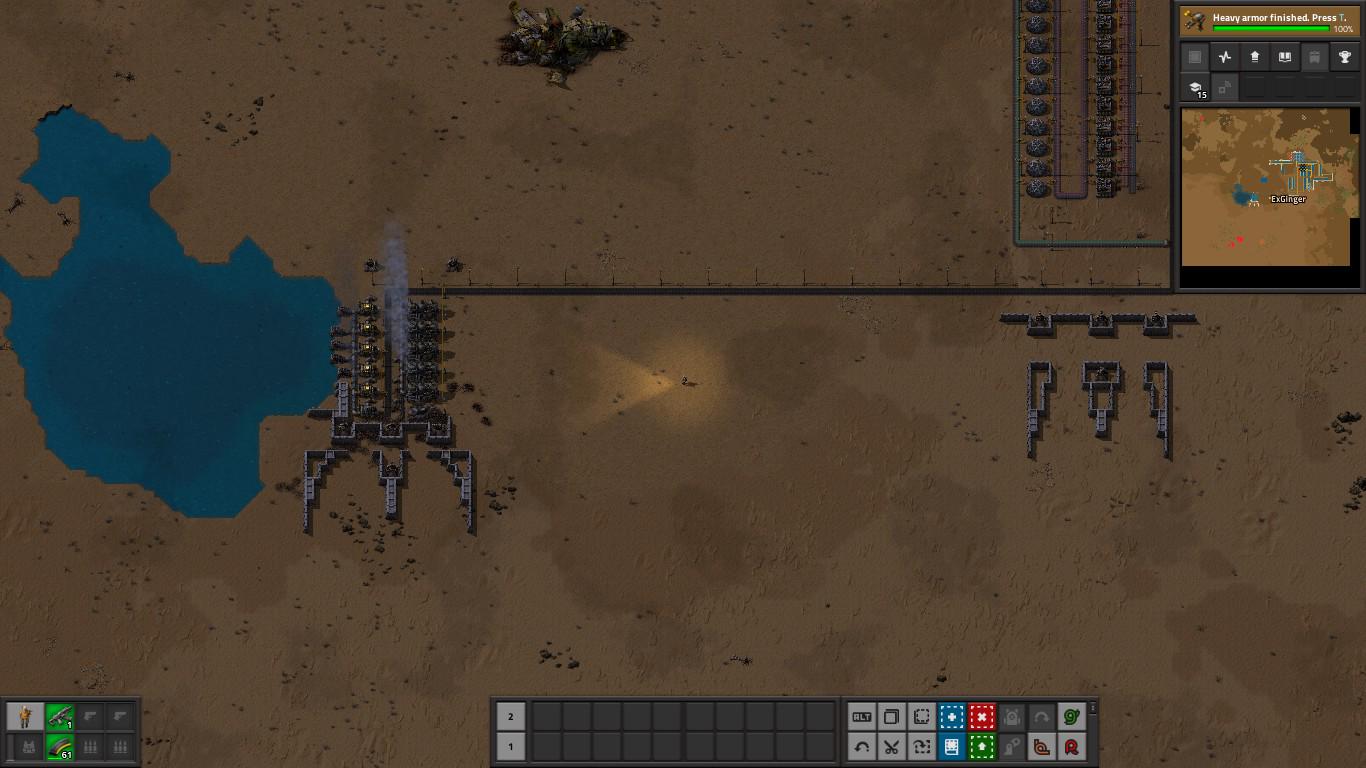Screen dimensions: 1366x768
Task: Click the undo arrow shortcut
Action: (x=861, y=747)
